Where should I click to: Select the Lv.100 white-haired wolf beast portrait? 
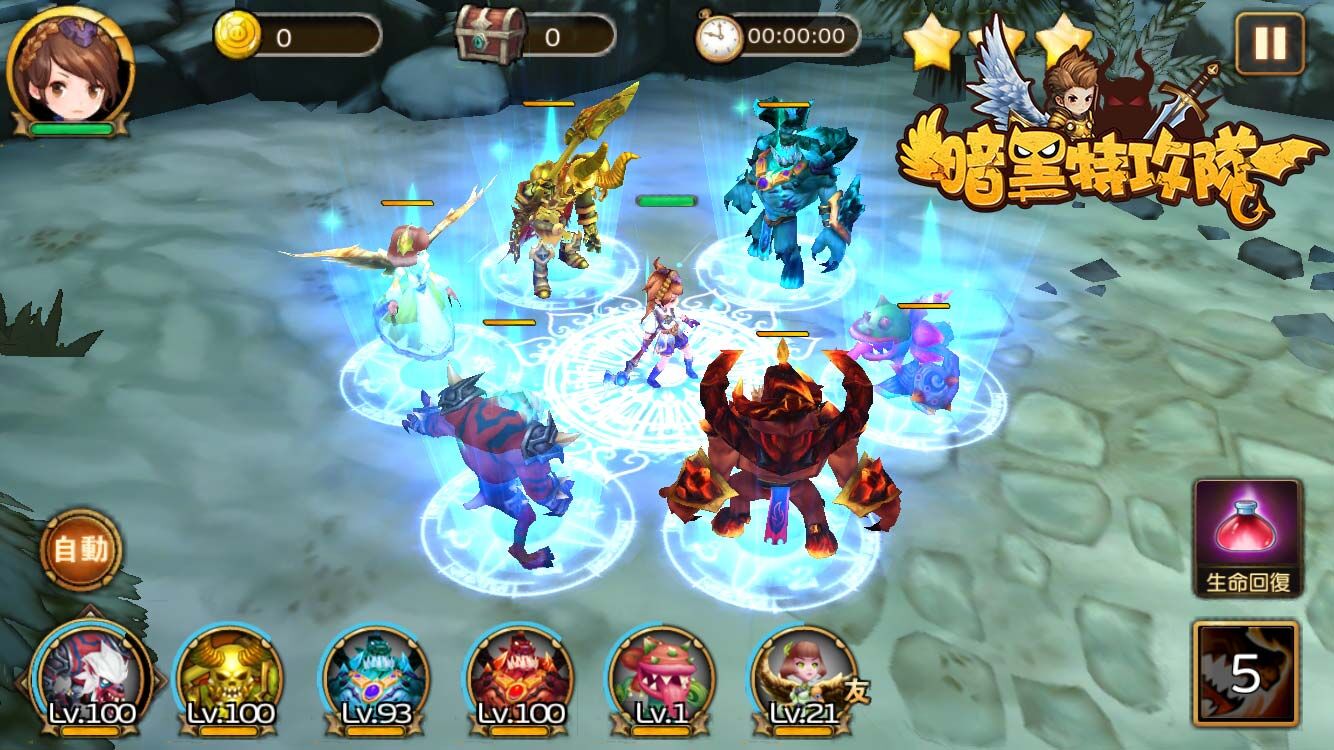[91, 675]
